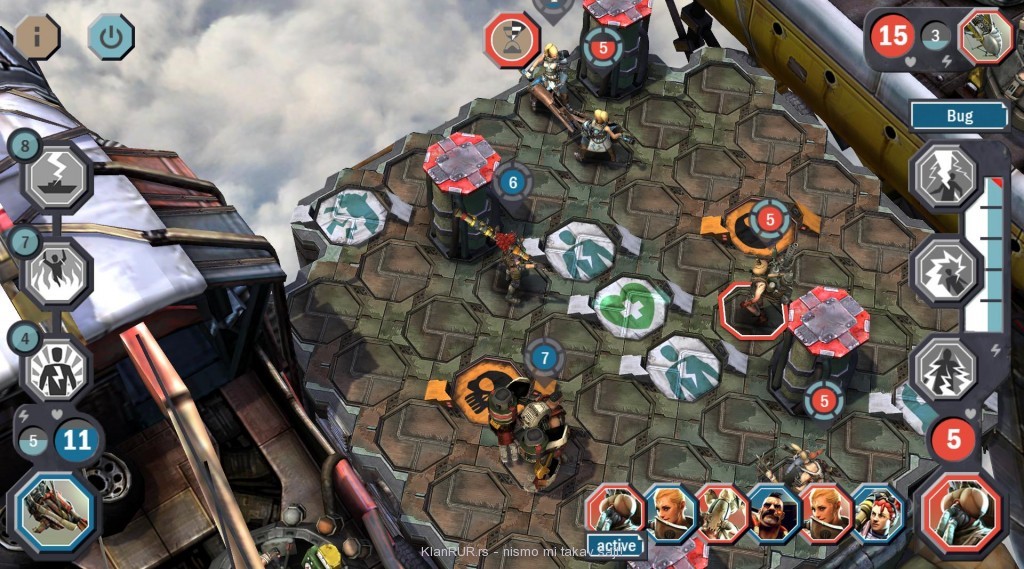Select the cracked figure enemy ability
Viewport: 1024px width, 569px height.
click(x=944, y=367)
